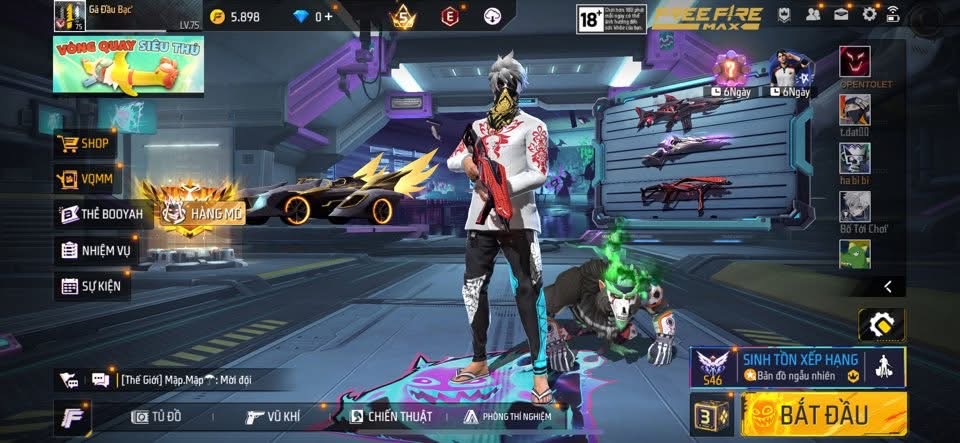This screenshot has height=443, width=960.
Task: Open the VQMM spin menu
Action: click(x=86, y=180)
